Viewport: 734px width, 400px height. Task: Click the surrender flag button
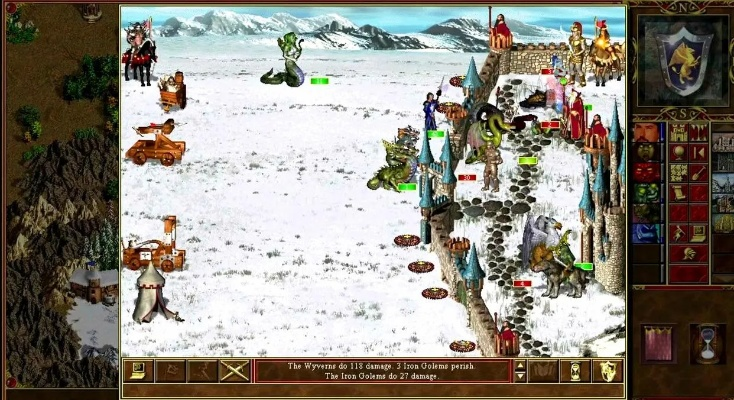tap(170, 371)
